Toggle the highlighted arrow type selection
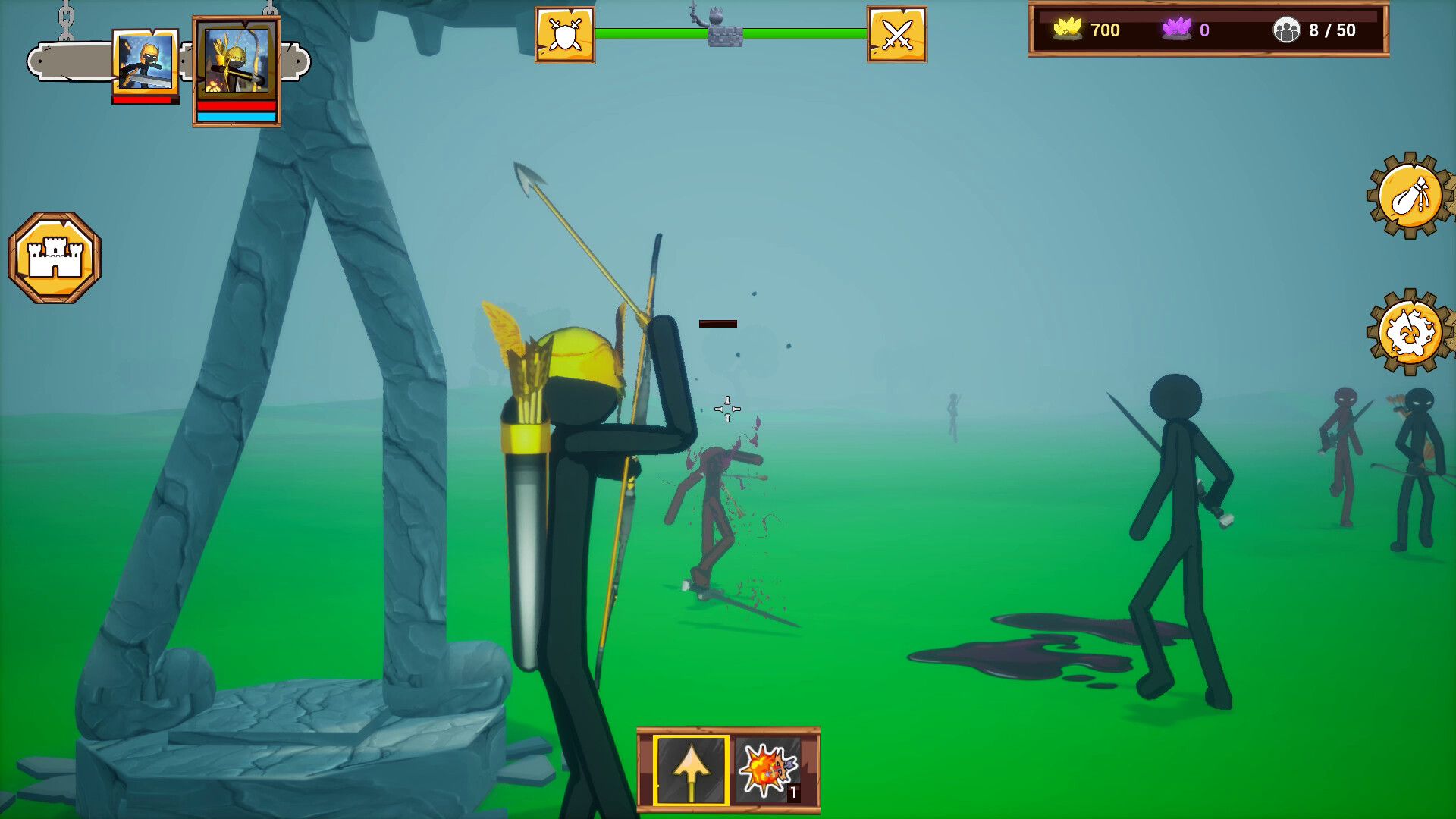Screen dimensions: 1456x819 [x=690, y=769]
